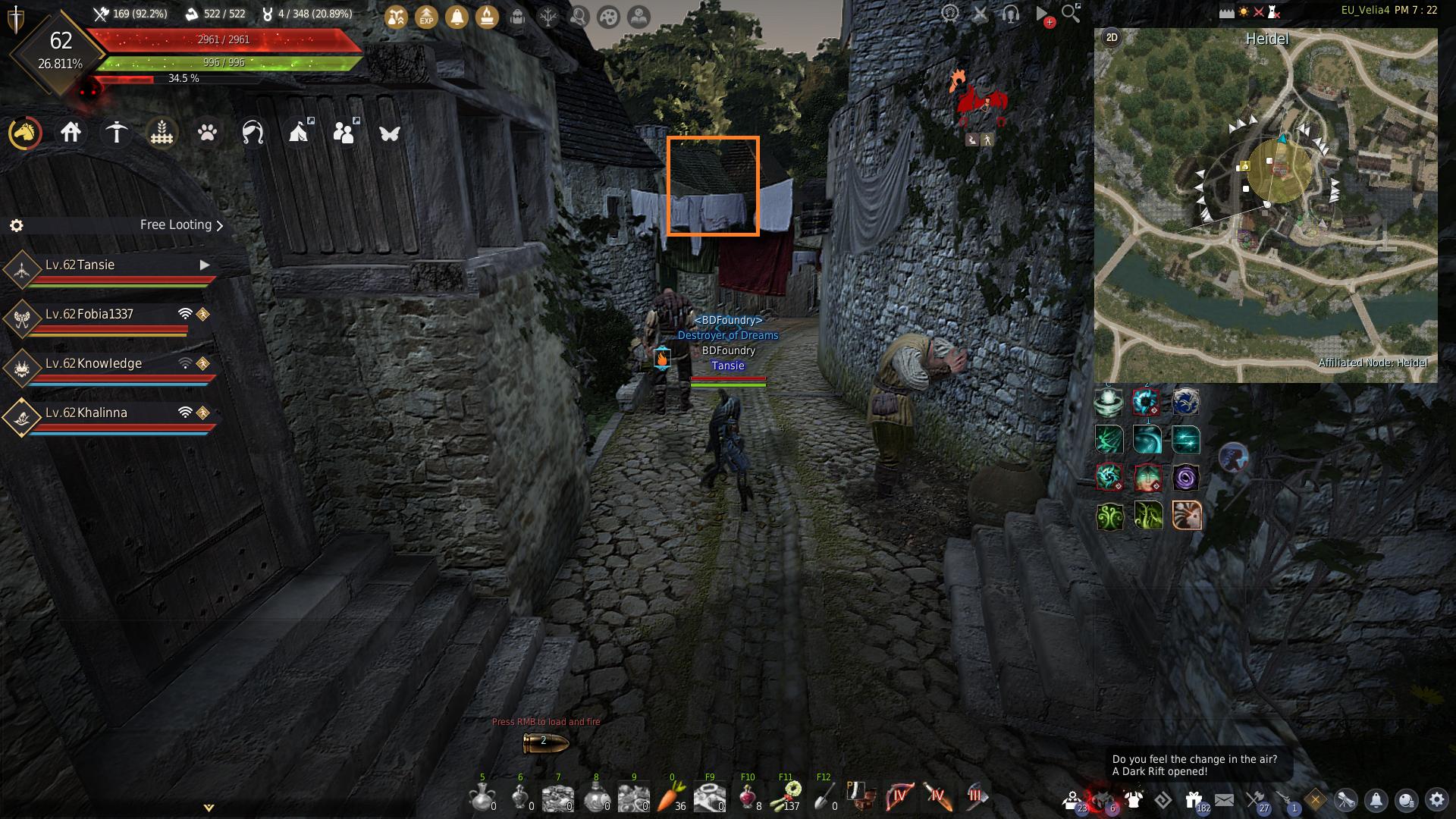This screenshot has height=819, width=1456.
Task: Open the settings gear in the bottom menu
Action: (x=1436, y=799)
